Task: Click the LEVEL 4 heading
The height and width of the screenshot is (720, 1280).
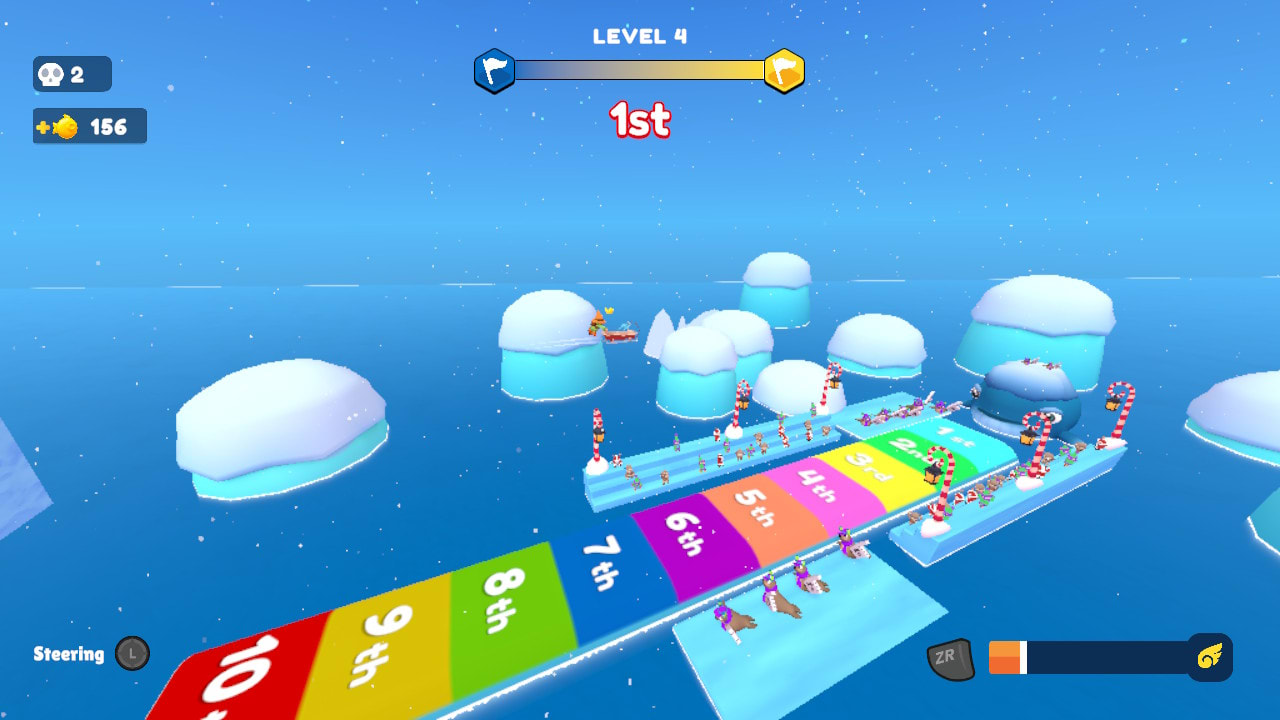Action: click(x=638, y=34)
